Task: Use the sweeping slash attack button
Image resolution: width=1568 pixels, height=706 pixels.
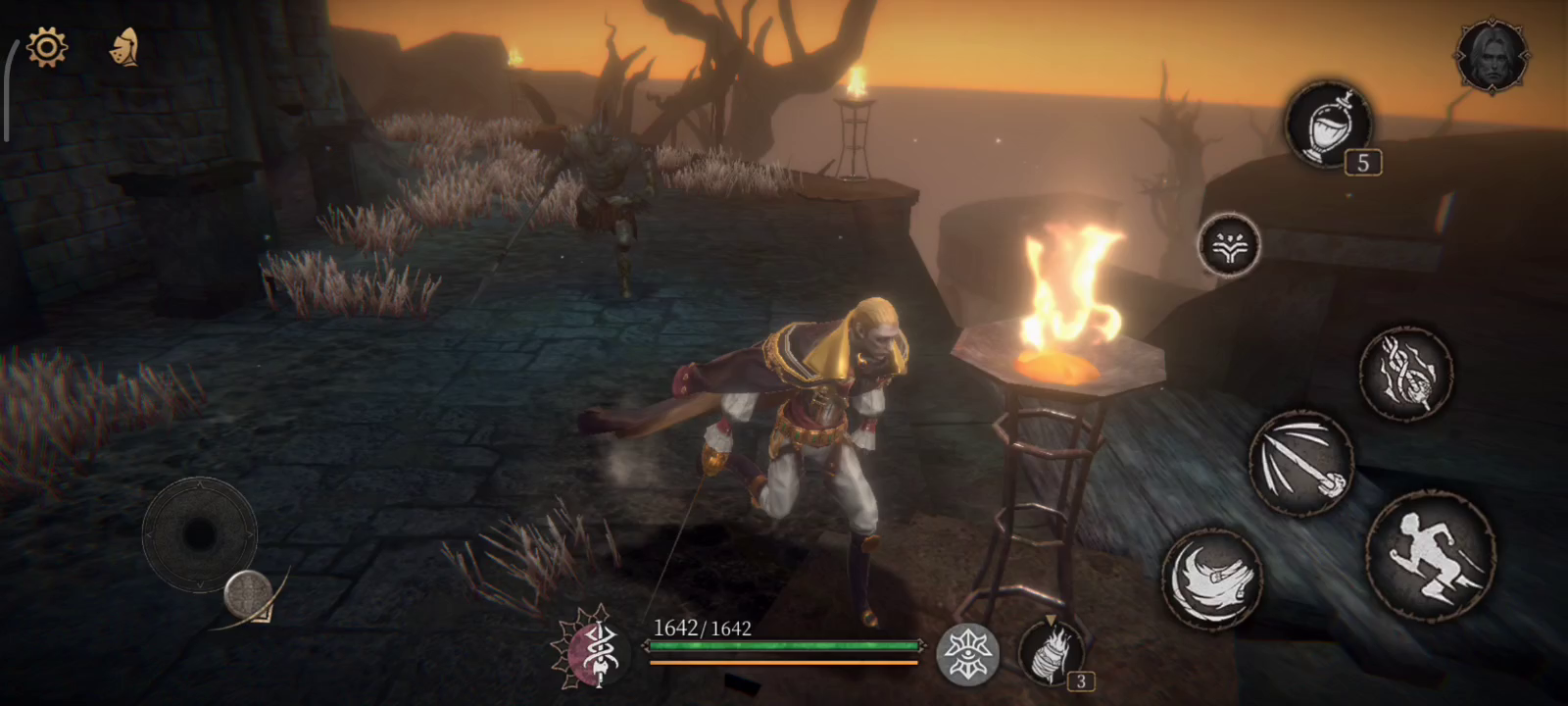Action: (x=1212, y=580)
